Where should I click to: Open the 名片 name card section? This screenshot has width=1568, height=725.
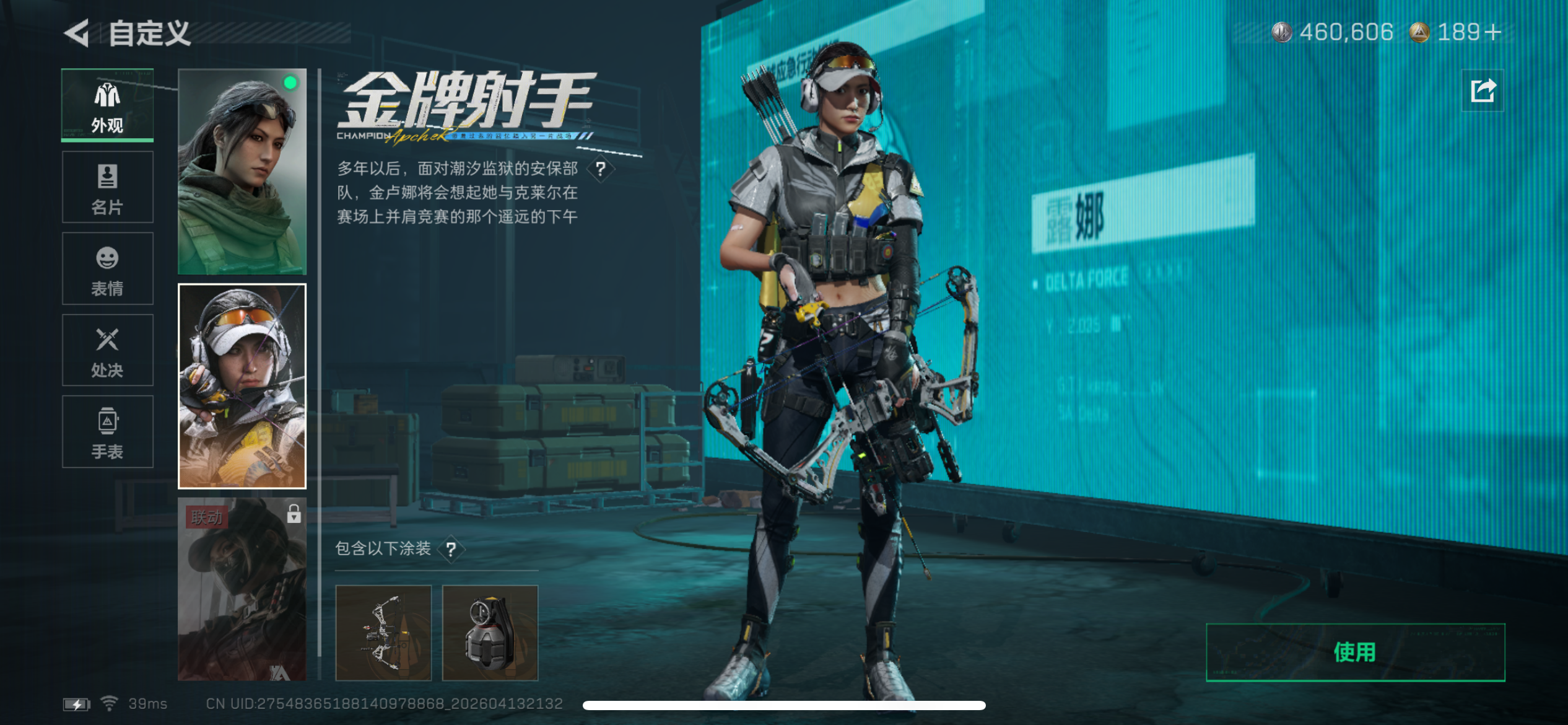[107, 187]
